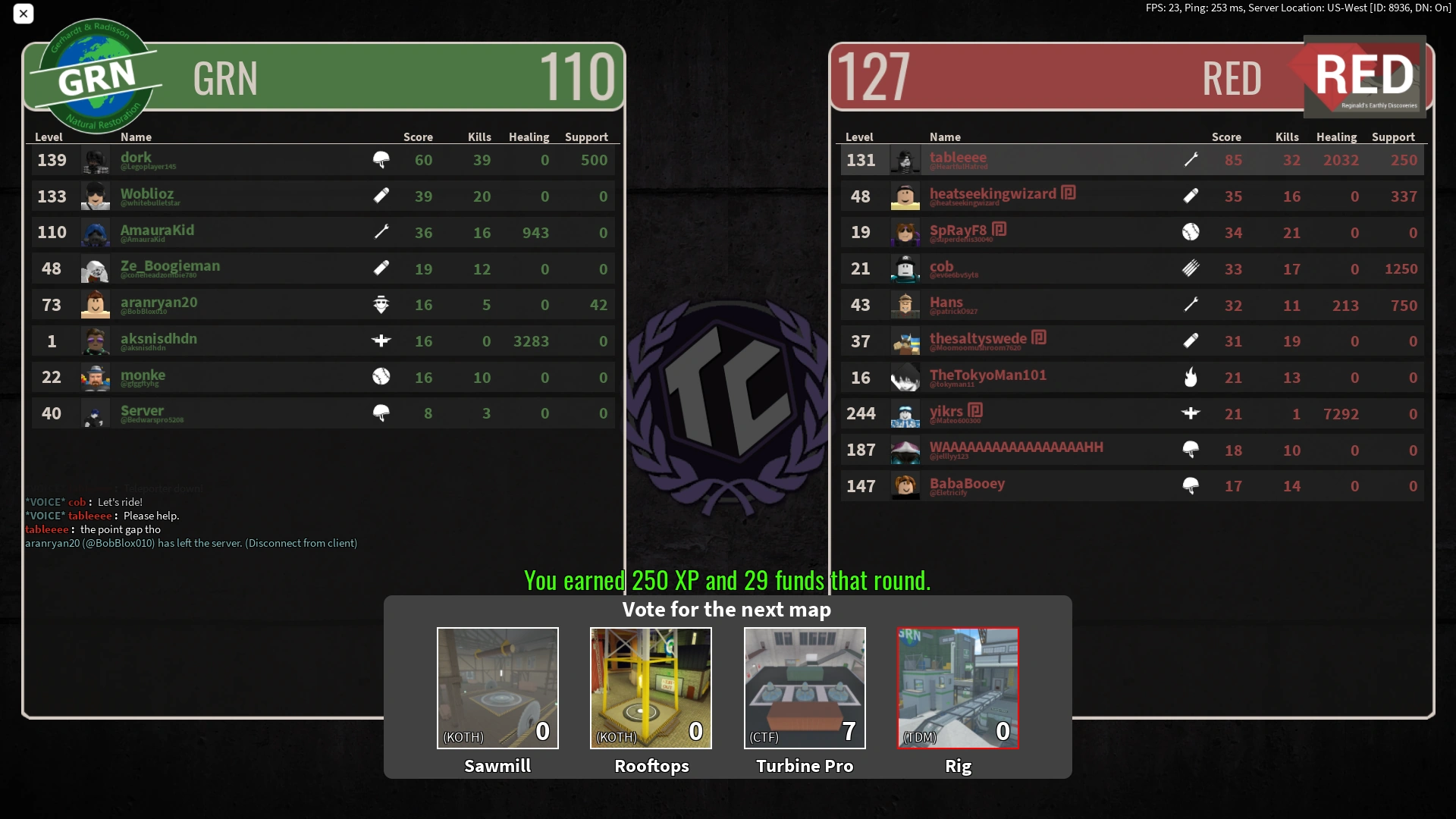Screen dimensions: 1456x819
Task: Vote for the Rooftops map
Action: tap(651, 687)
